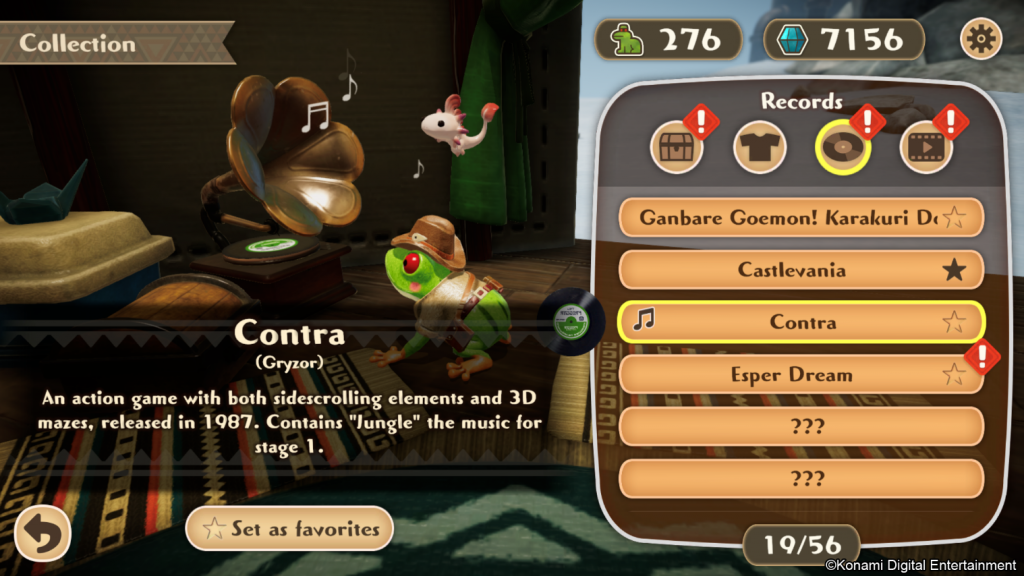Select the vinyl records tab

843,149
